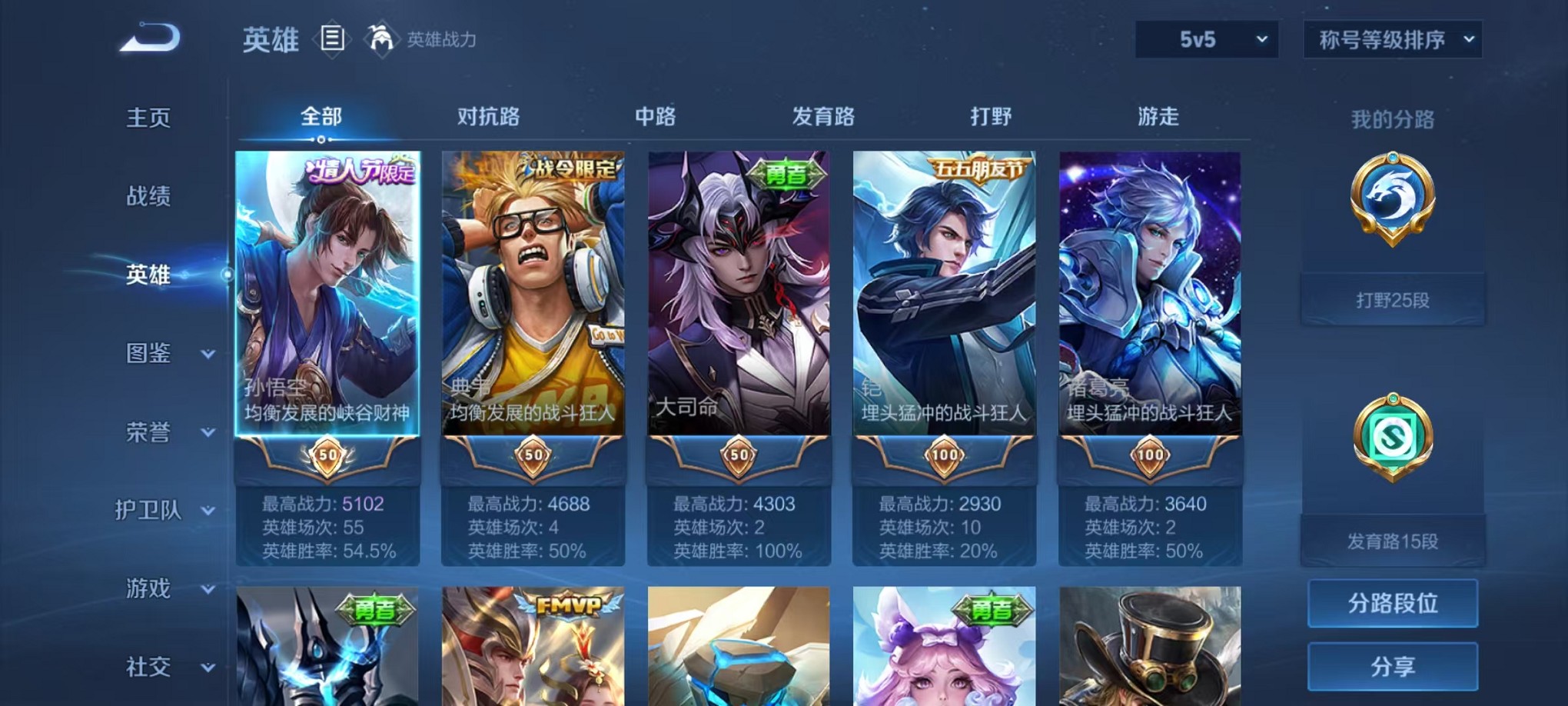The width and height of the screenshot is (1568, 706).
Task: Open 英雄战力 via the helmet icon
Action: pos(381,37)
